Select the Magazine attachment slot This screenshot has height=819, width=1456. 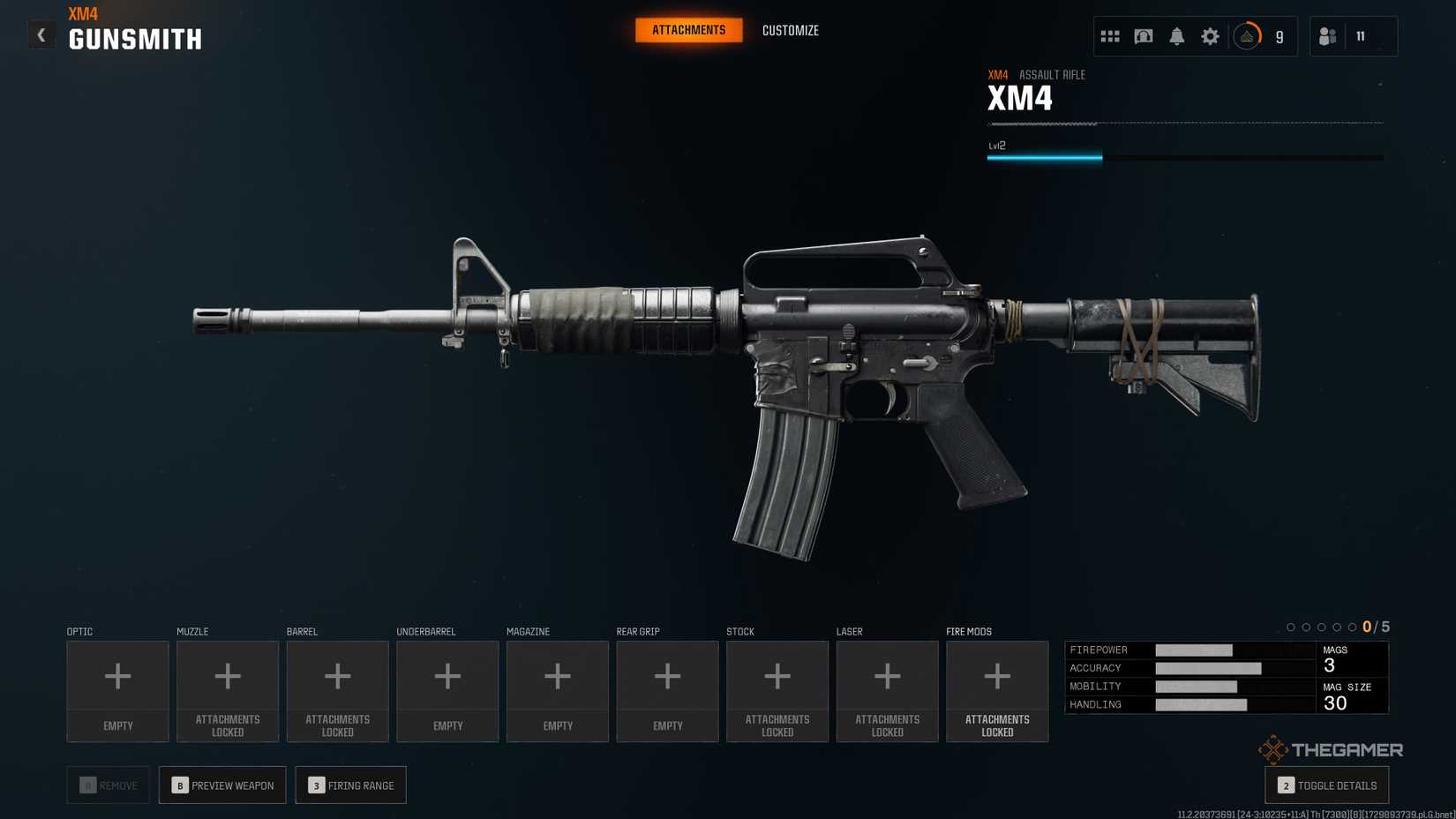[x=558, y=690]
